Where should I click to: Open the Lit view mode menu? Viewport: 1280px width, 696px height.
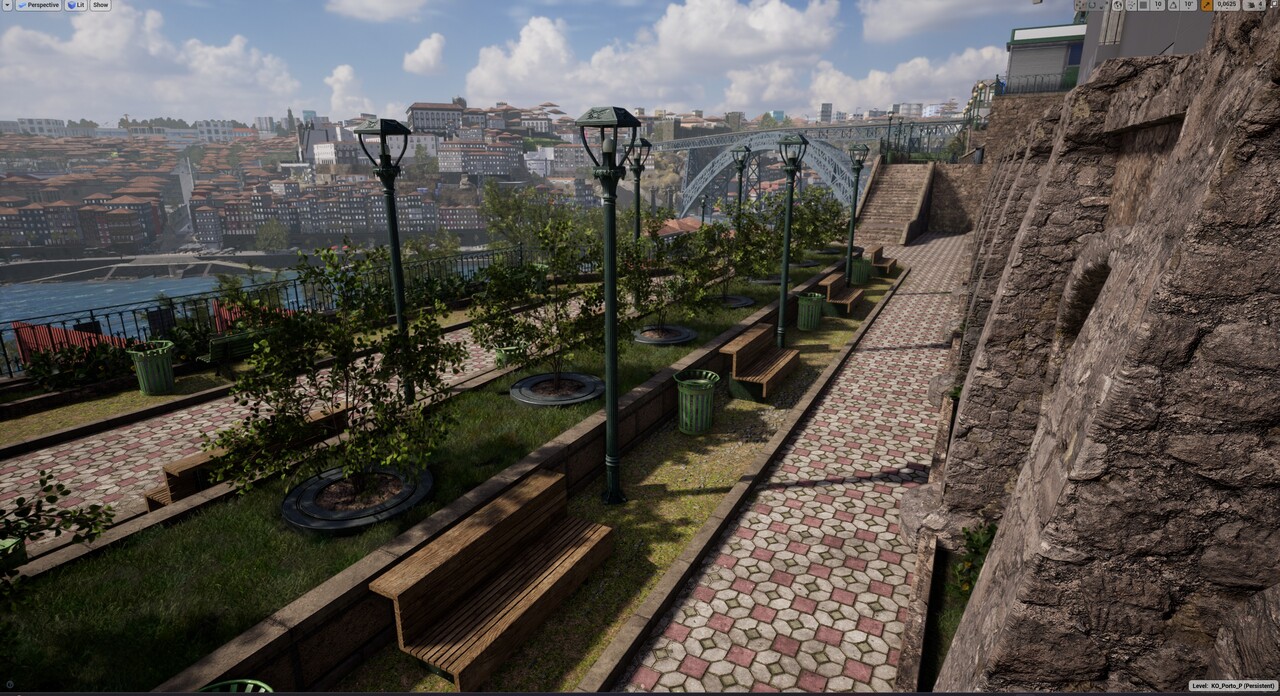tap(77, 5)
